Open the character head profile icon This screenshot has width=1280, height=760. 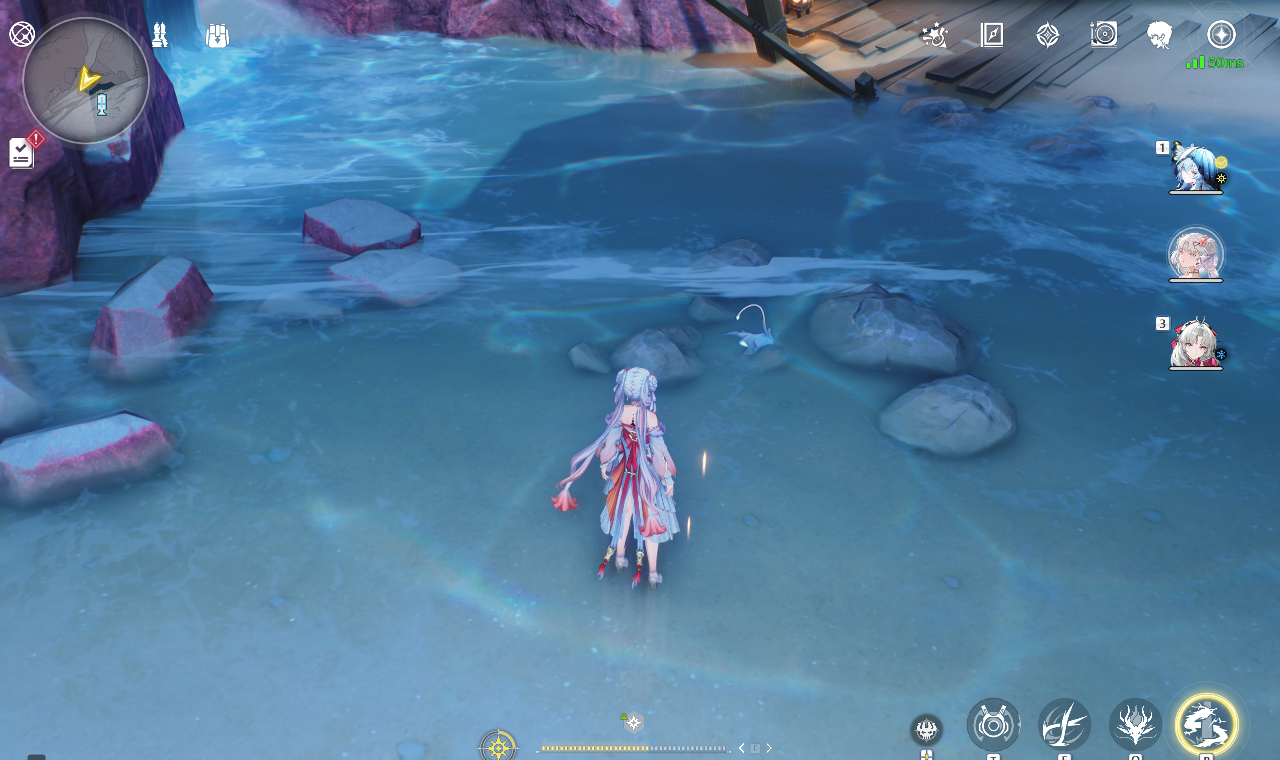pyautogui.click(x=1159, y=35)
